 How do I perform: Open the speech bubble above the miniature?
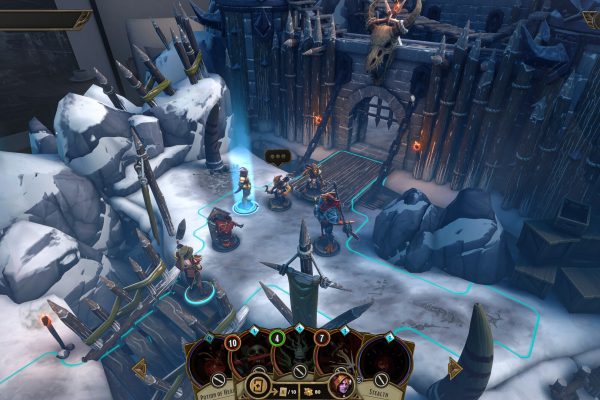[x=277, y=155]
